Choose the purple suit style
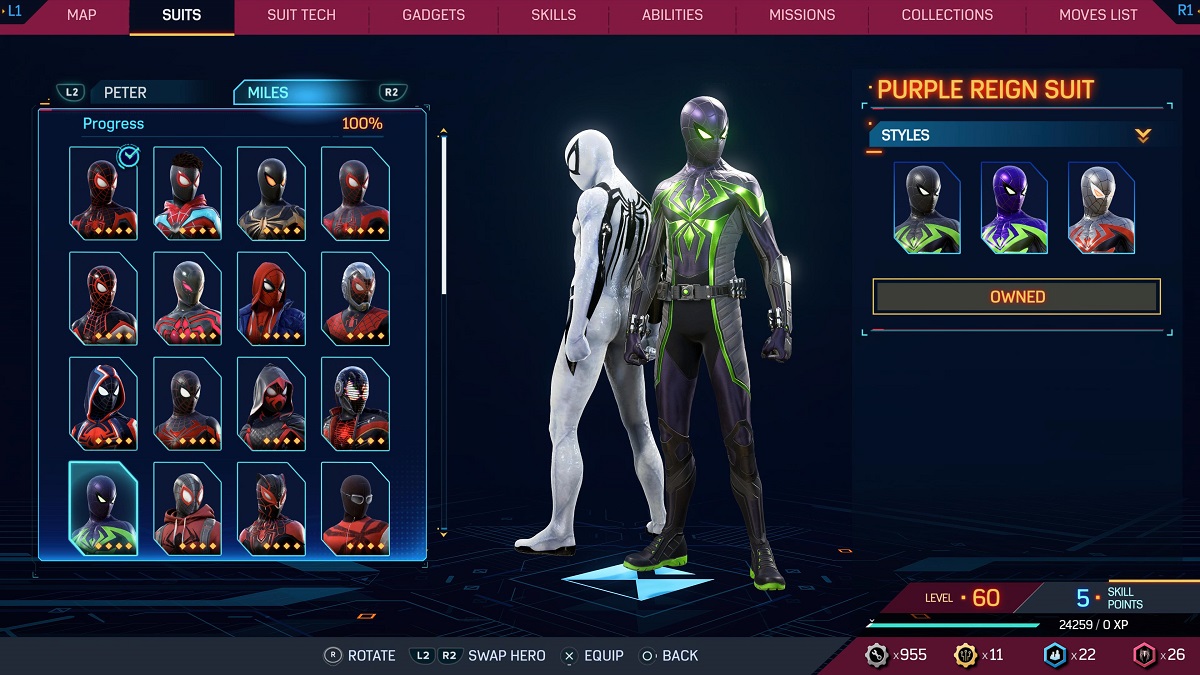1200x675 pixels. tap(1014, 208)
